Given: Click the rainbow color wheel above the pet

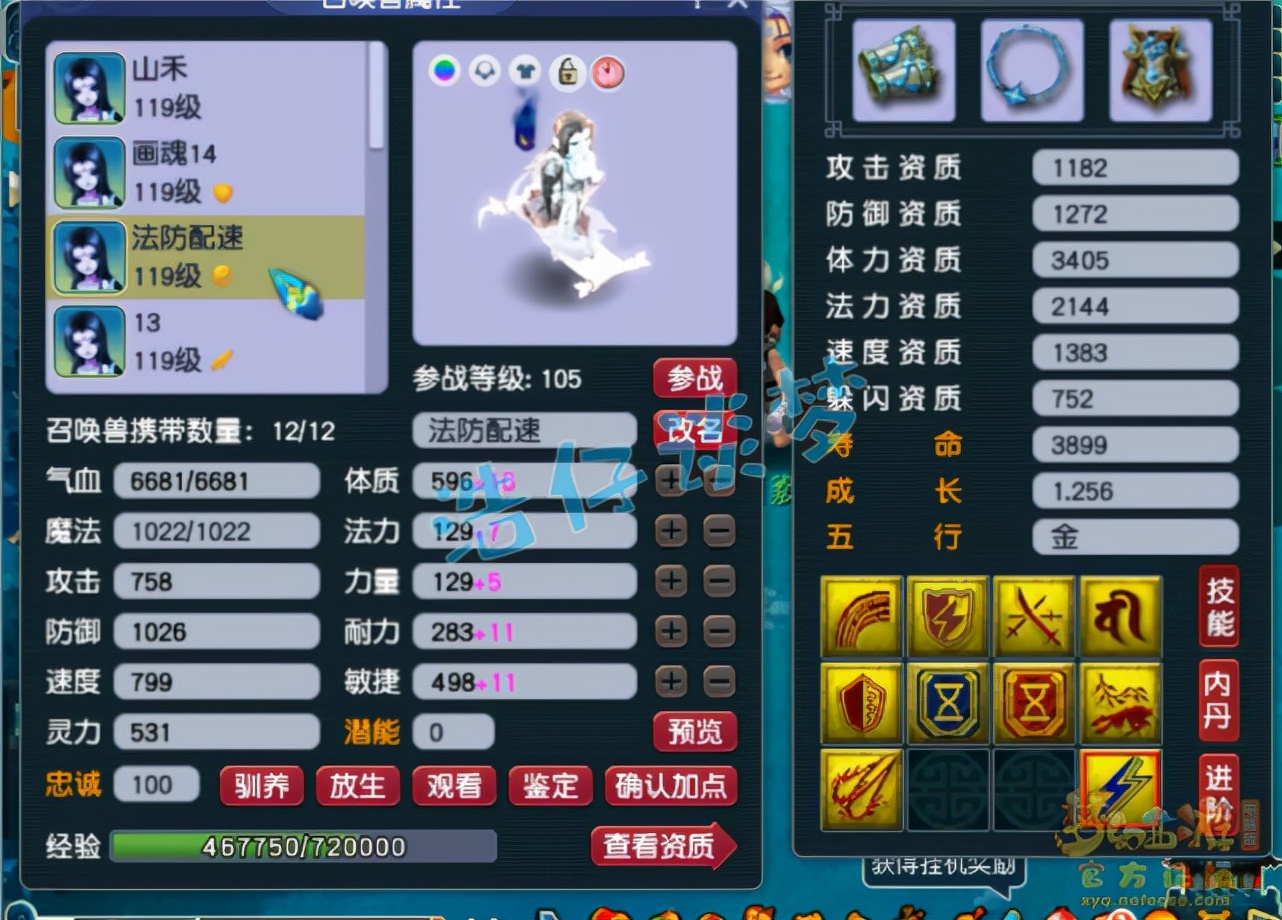Looking at the screenshot, I should (443, 72).
